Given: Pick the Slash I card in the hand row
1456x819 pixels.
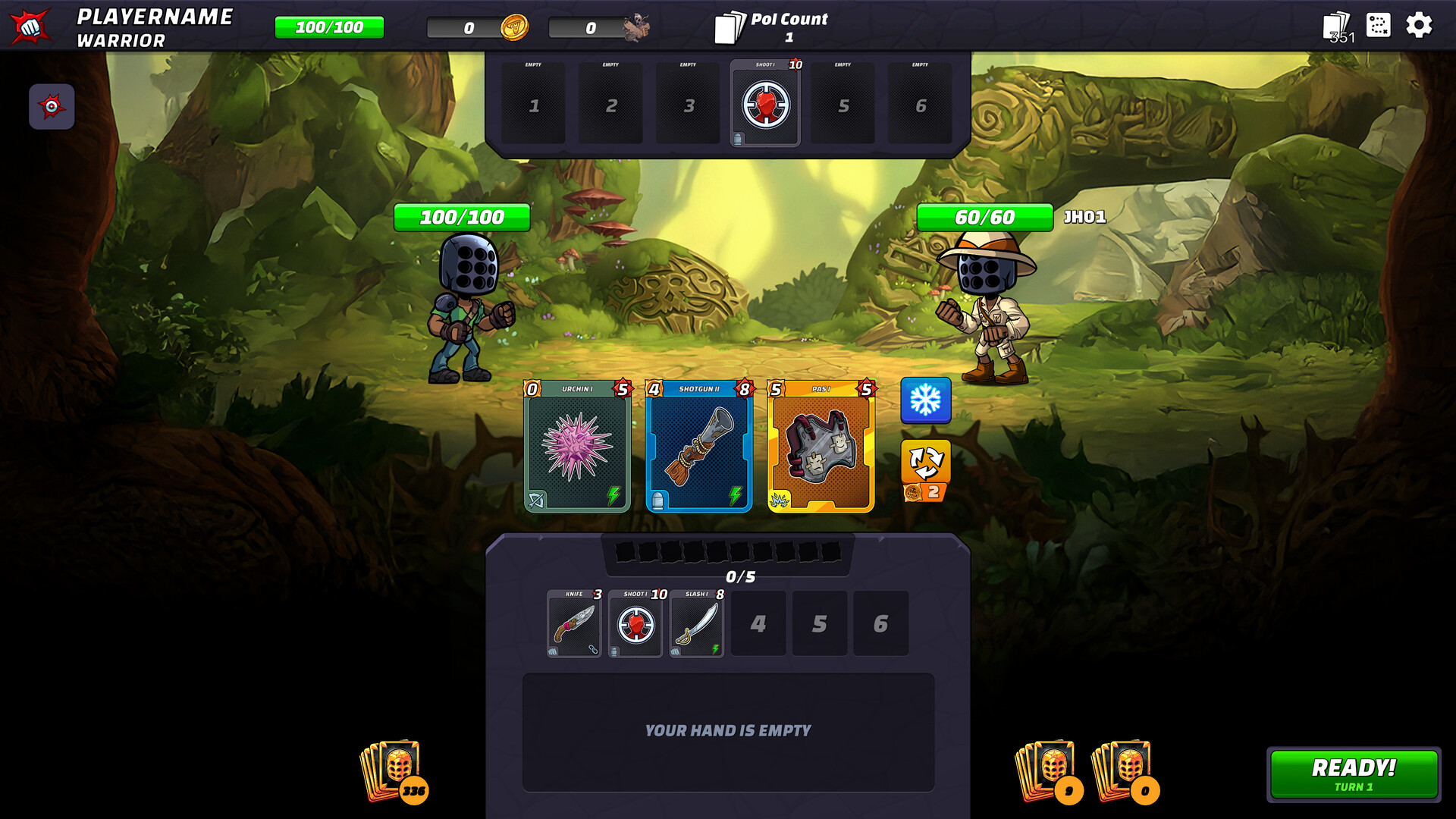Looking at the screenshot, I should (x=696, y=623).
